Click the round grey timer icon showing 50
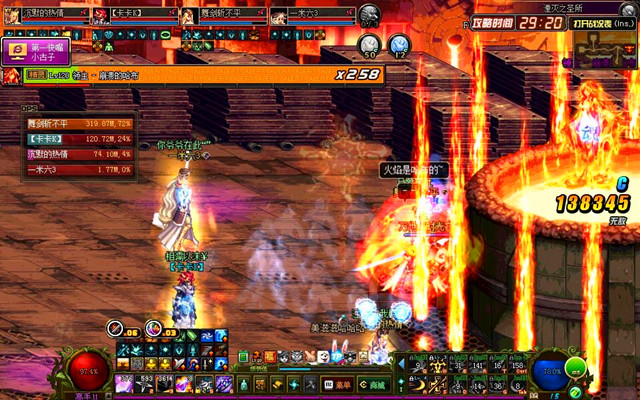This screenshot has width=640, height=400. (369, 45)
